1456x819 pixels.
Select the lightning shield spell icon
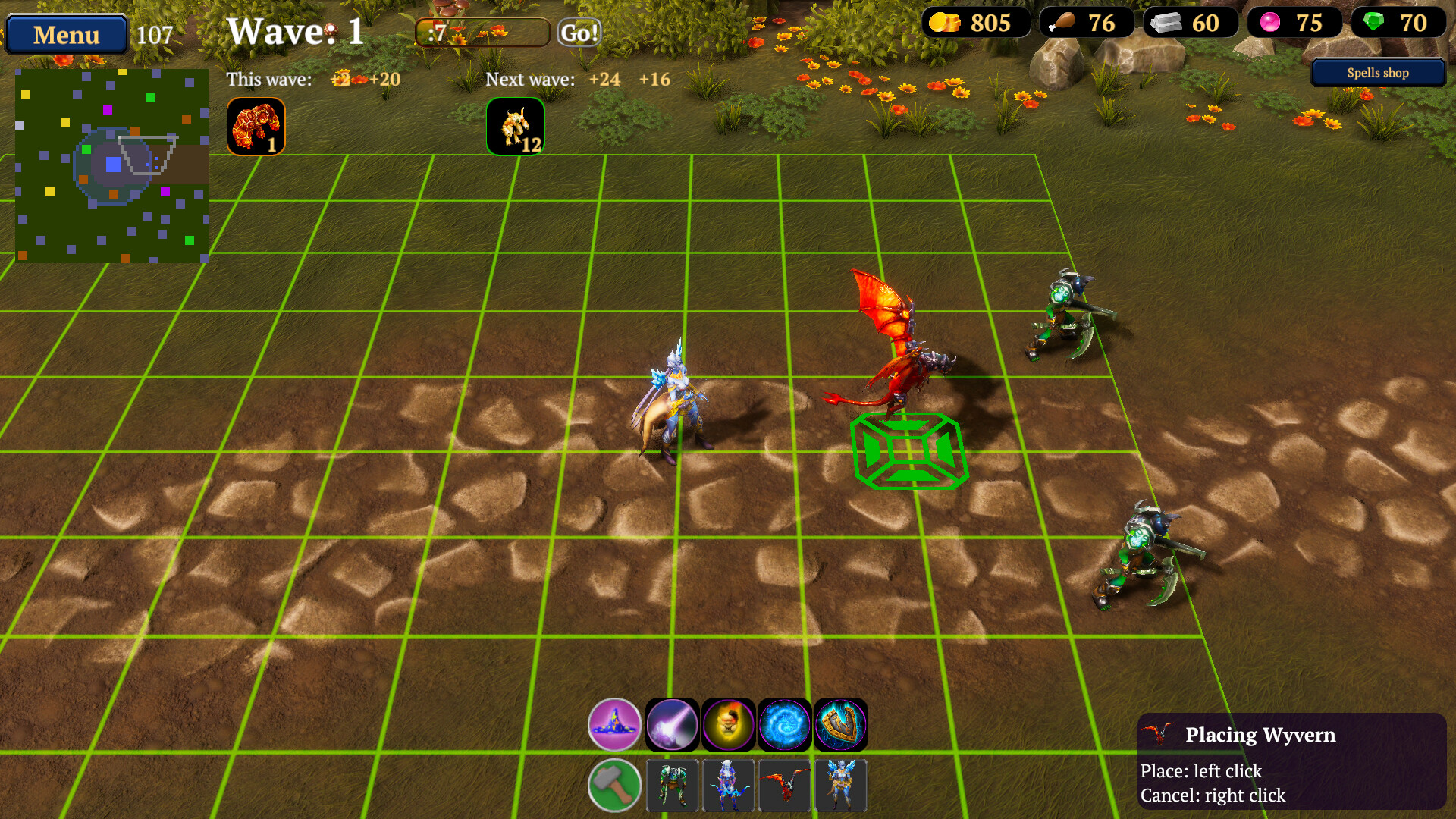coord(839,724)
